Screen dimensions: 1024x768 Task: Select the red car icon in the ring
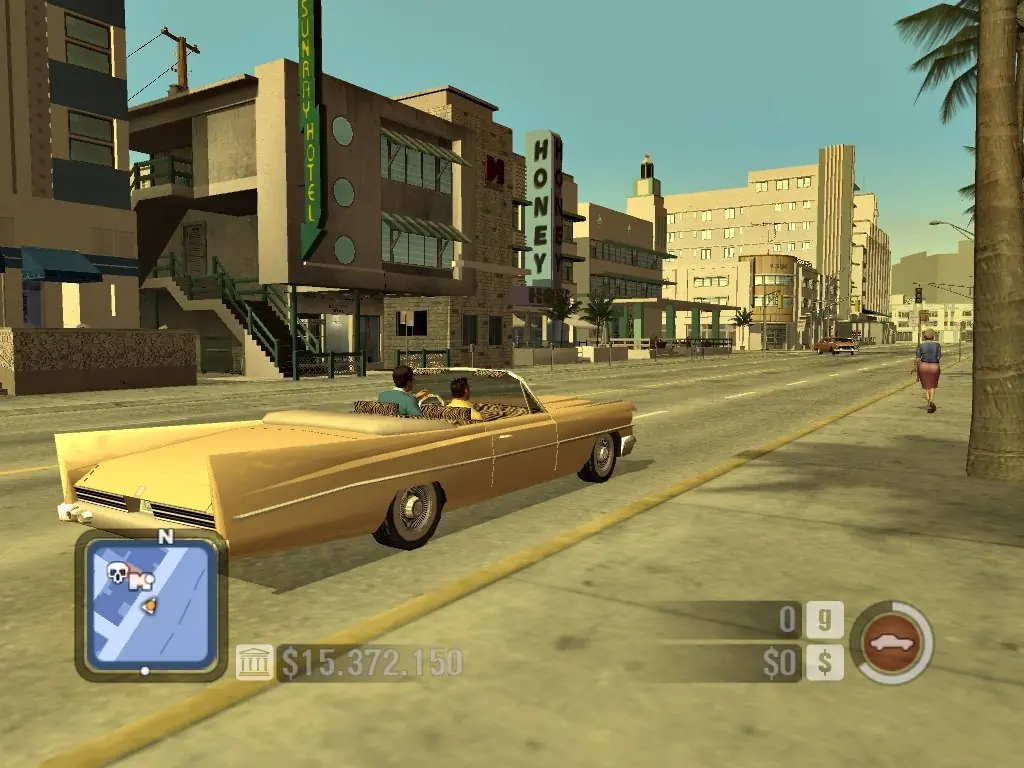tap(891, 642)
